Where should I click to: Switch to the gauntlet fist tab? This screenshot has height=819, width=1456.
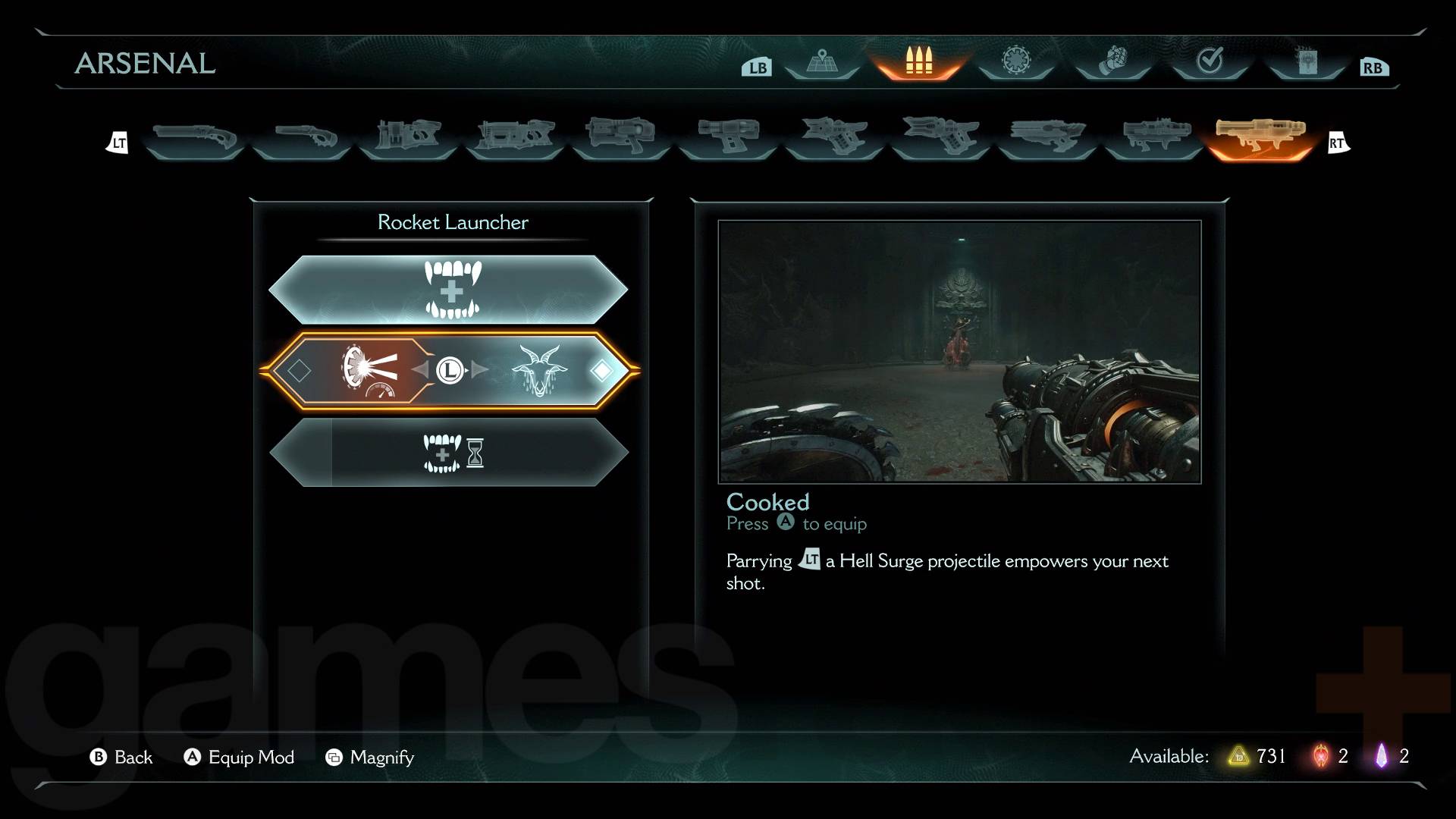pyautogui.click(x=1112, y=61)
